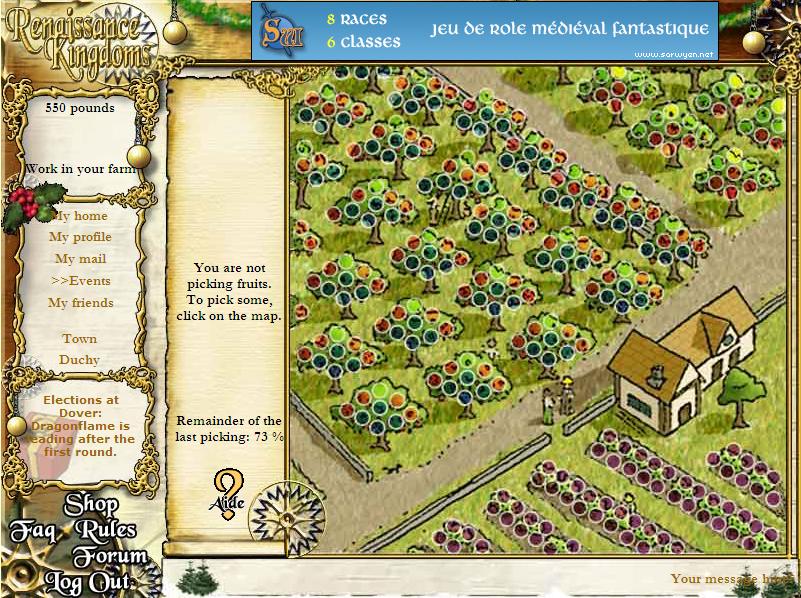Click the Renaissance Kingdoms logo
This screenshot has width=801, height=598.
[x=78, y=37]
